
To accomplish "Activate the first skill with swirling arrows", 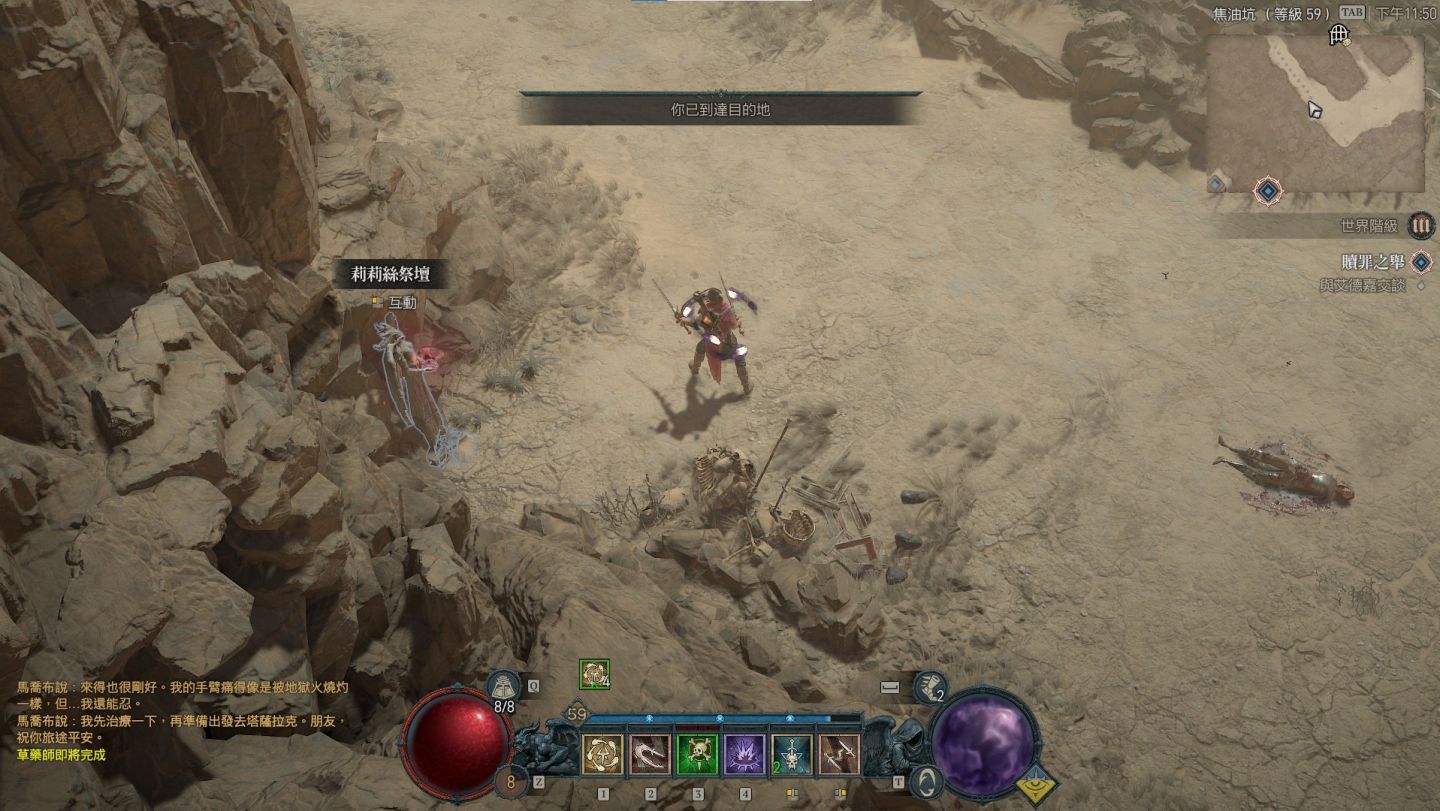I will pos(603,755).
